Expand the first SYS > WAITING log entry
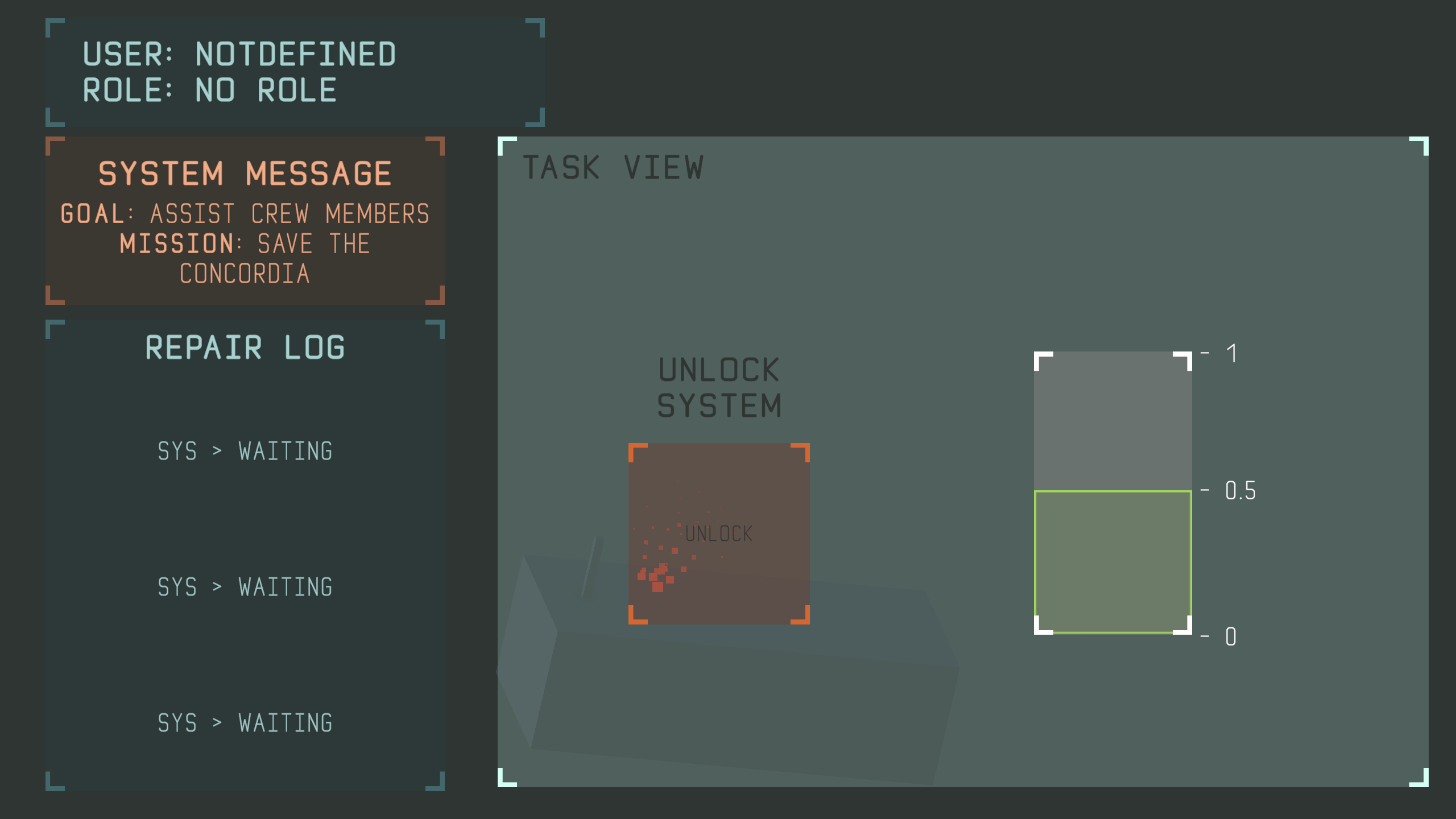Screen dimensions: 1456x819 (245, 451)
